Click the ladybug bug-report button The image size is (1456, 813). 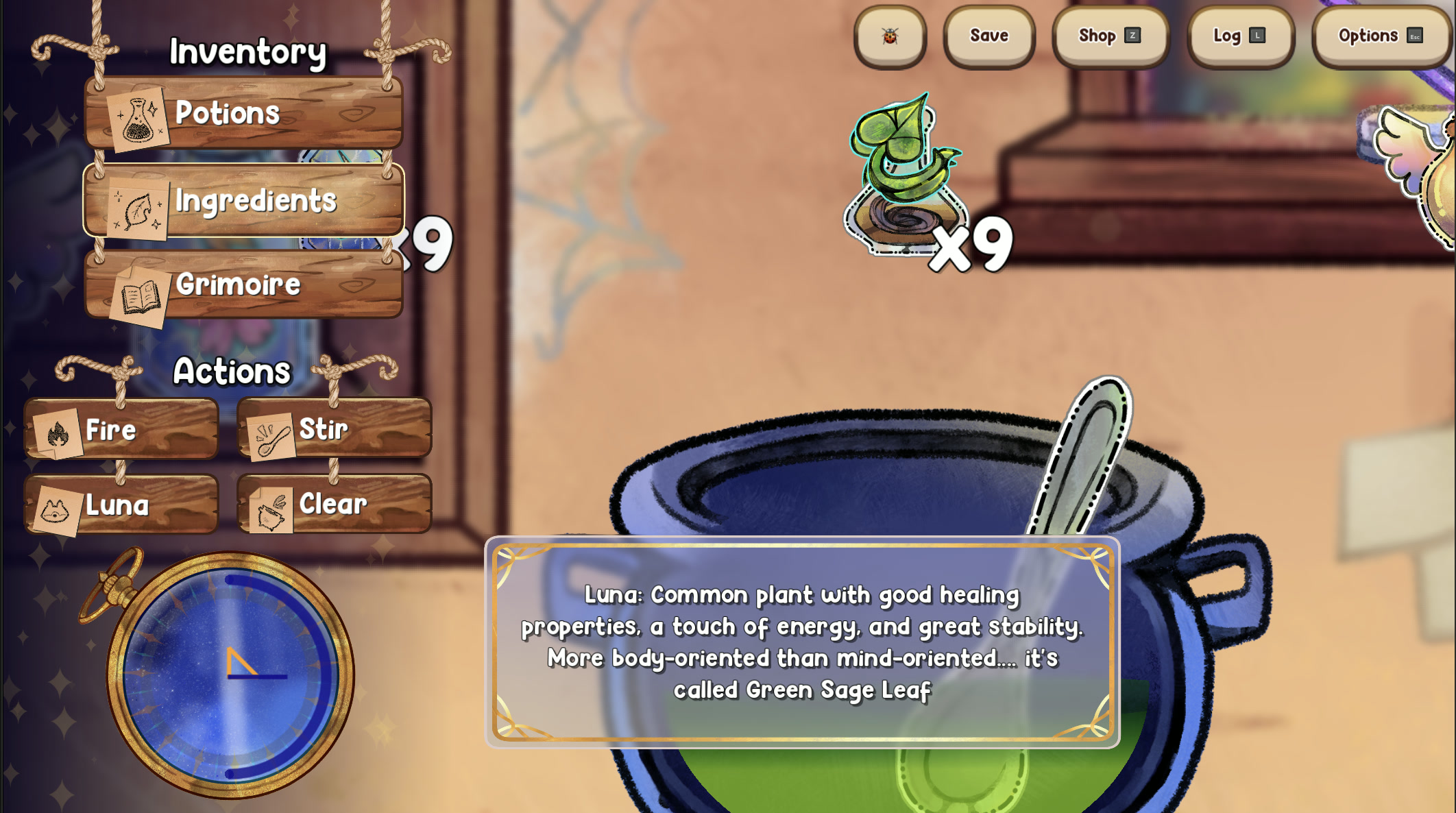pos(890,36)
